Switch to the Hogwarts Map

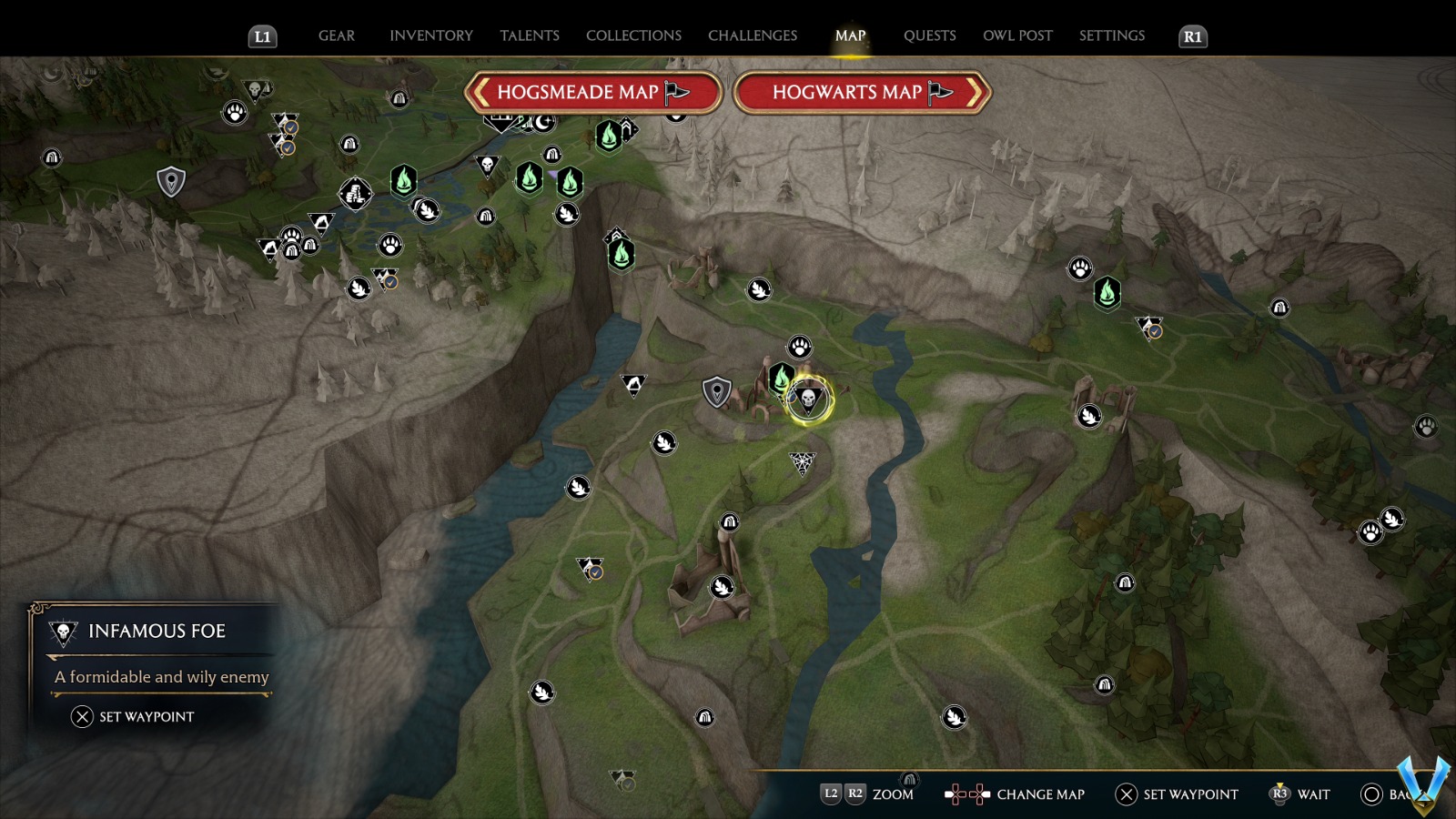tap(862, 92)
